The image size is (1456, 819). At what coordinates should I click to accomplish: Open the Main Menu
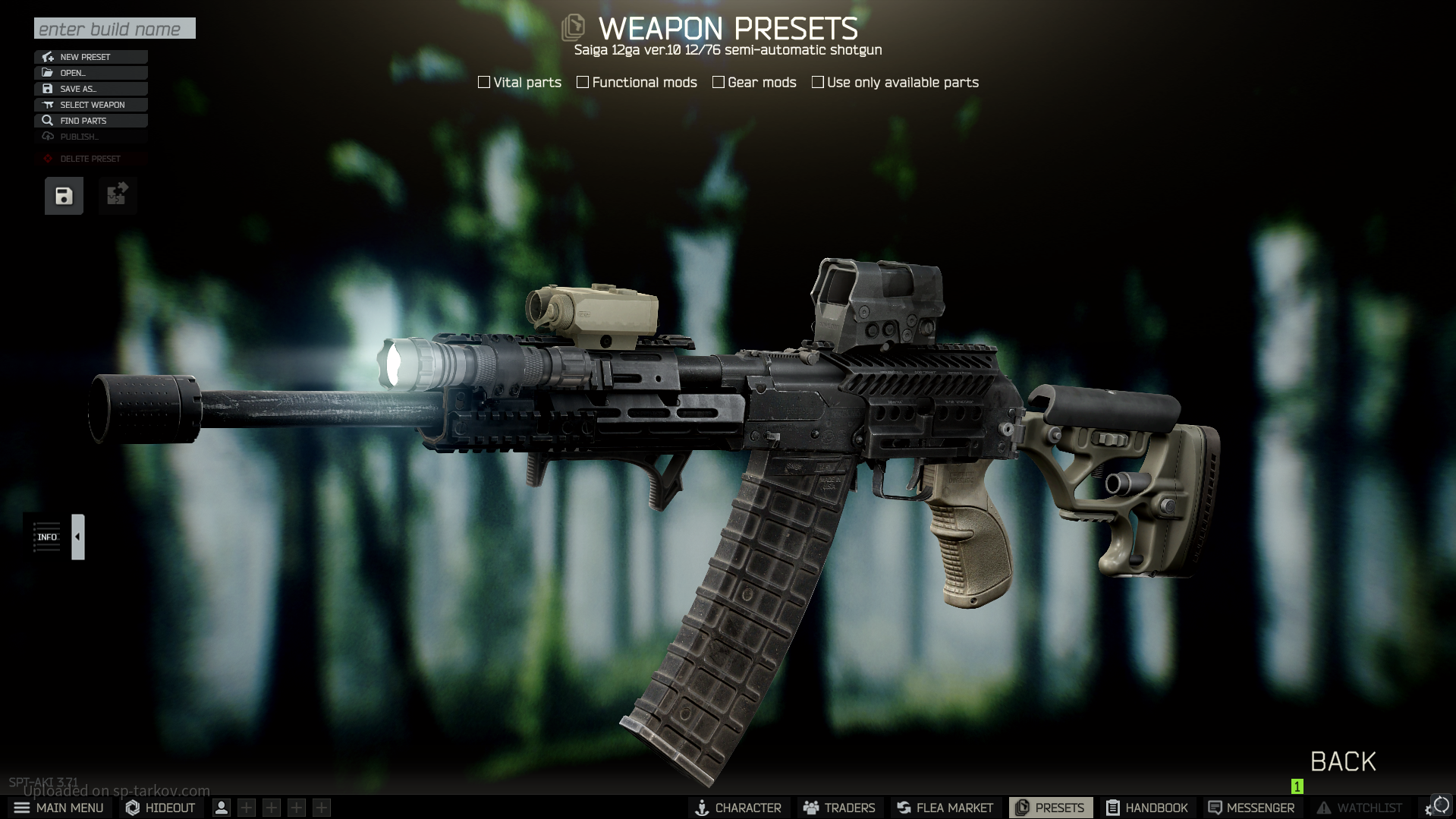tap(58, 808)
